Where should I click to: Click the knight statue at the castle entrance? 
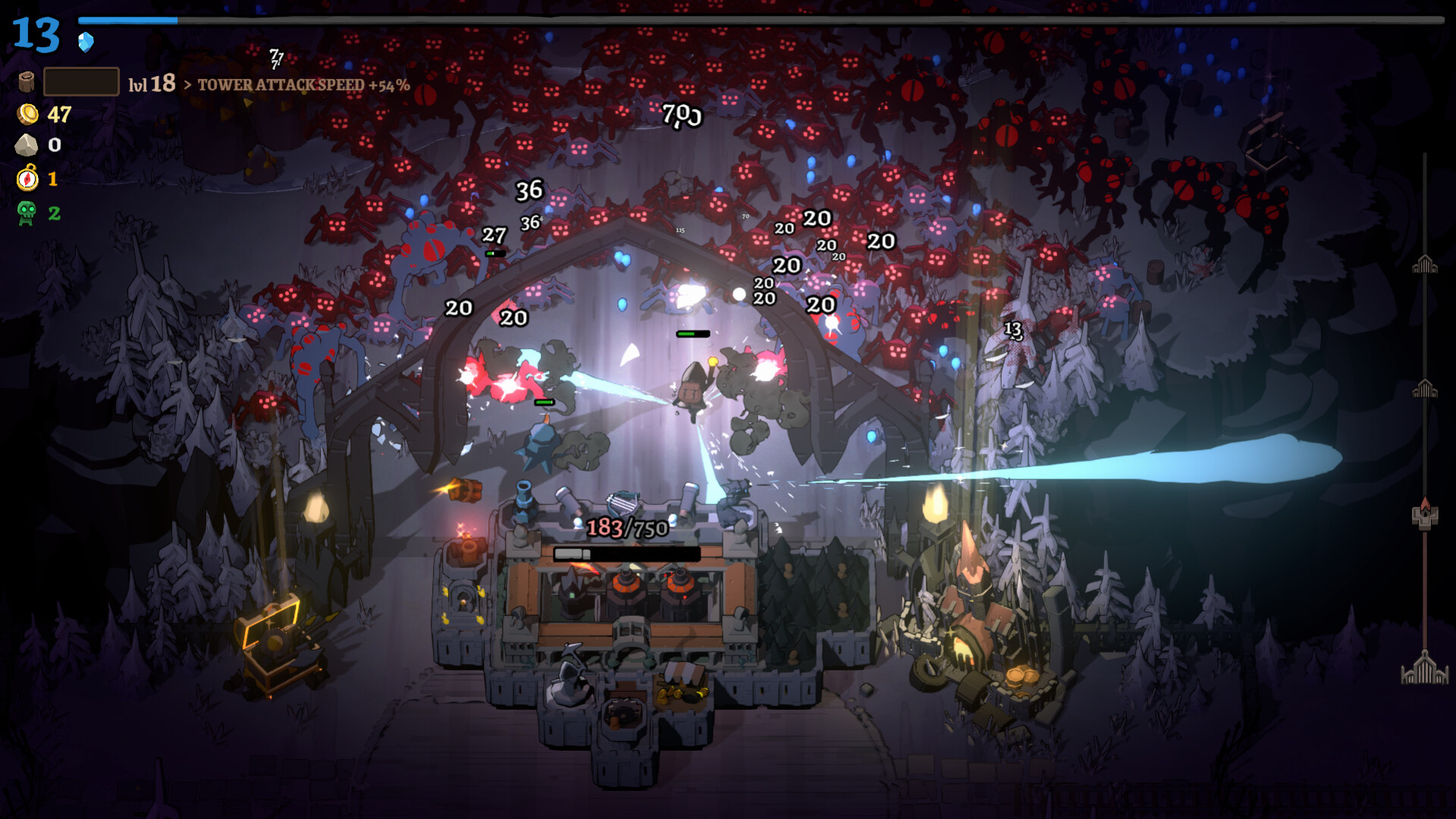570,688
